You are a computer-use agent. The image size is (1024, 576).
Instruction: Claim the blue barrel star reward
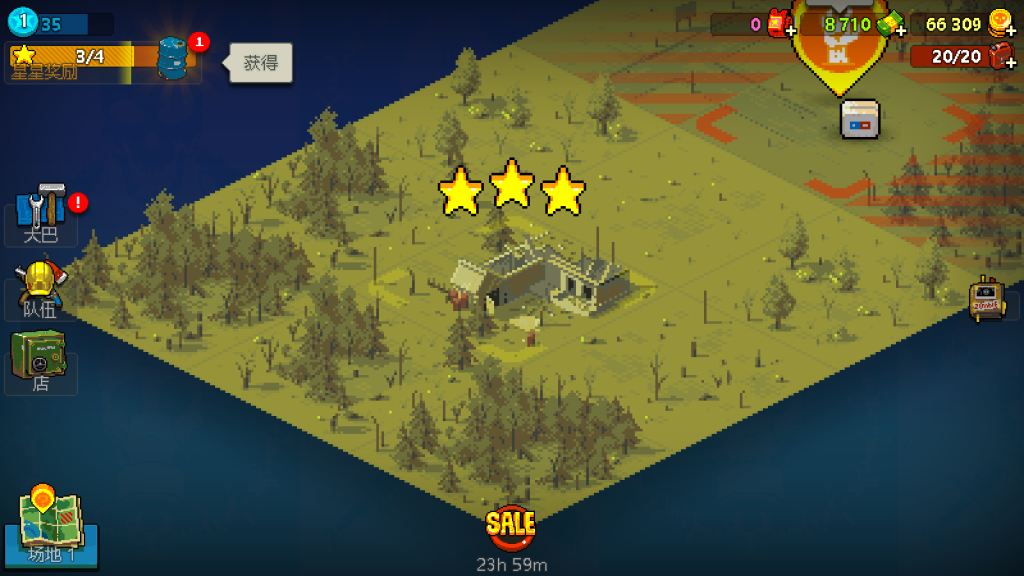pyautogui.click(x=173, y=58)
